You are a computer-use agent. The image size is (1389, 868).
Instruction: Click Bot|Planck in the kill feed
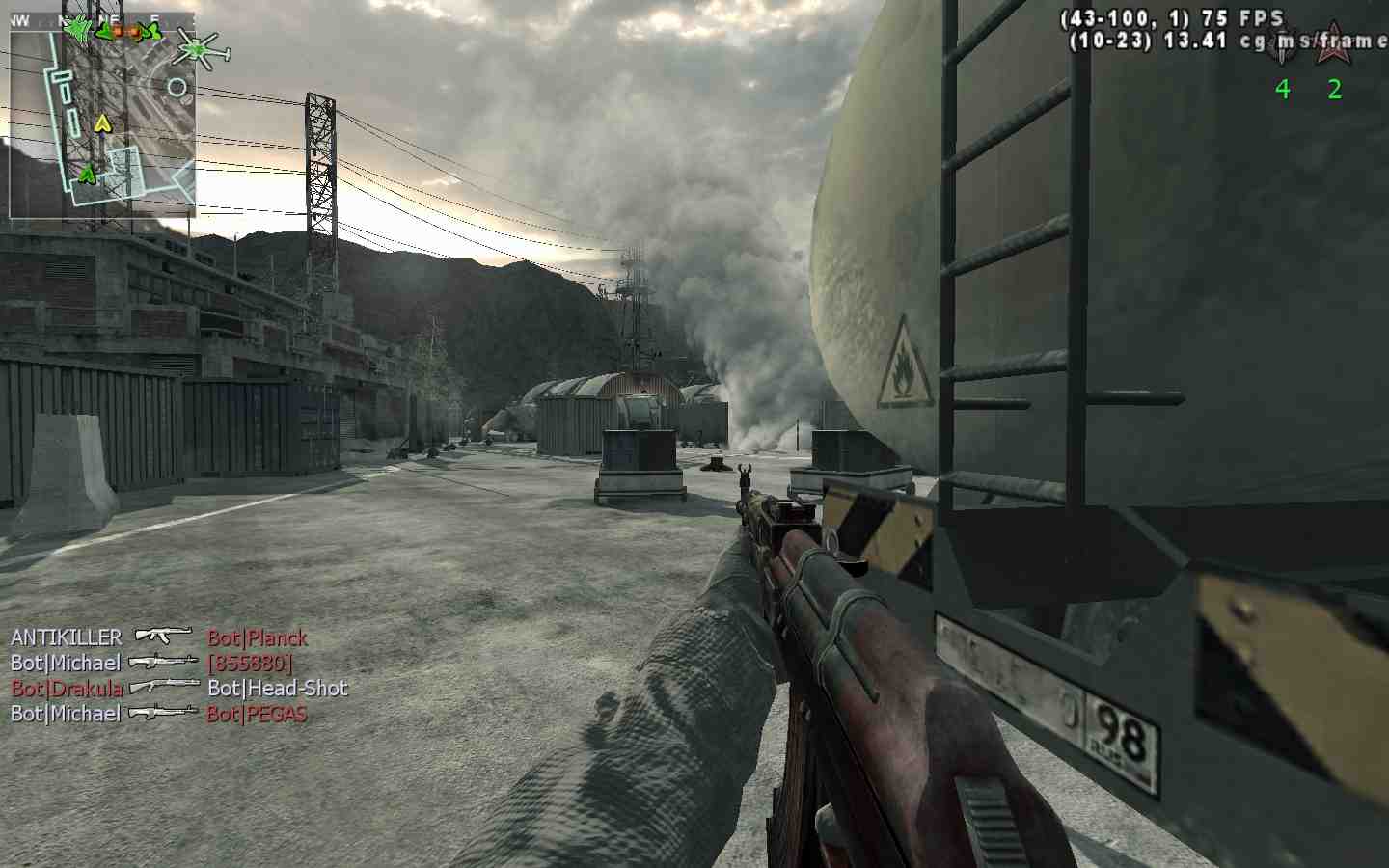click(257, 637)
